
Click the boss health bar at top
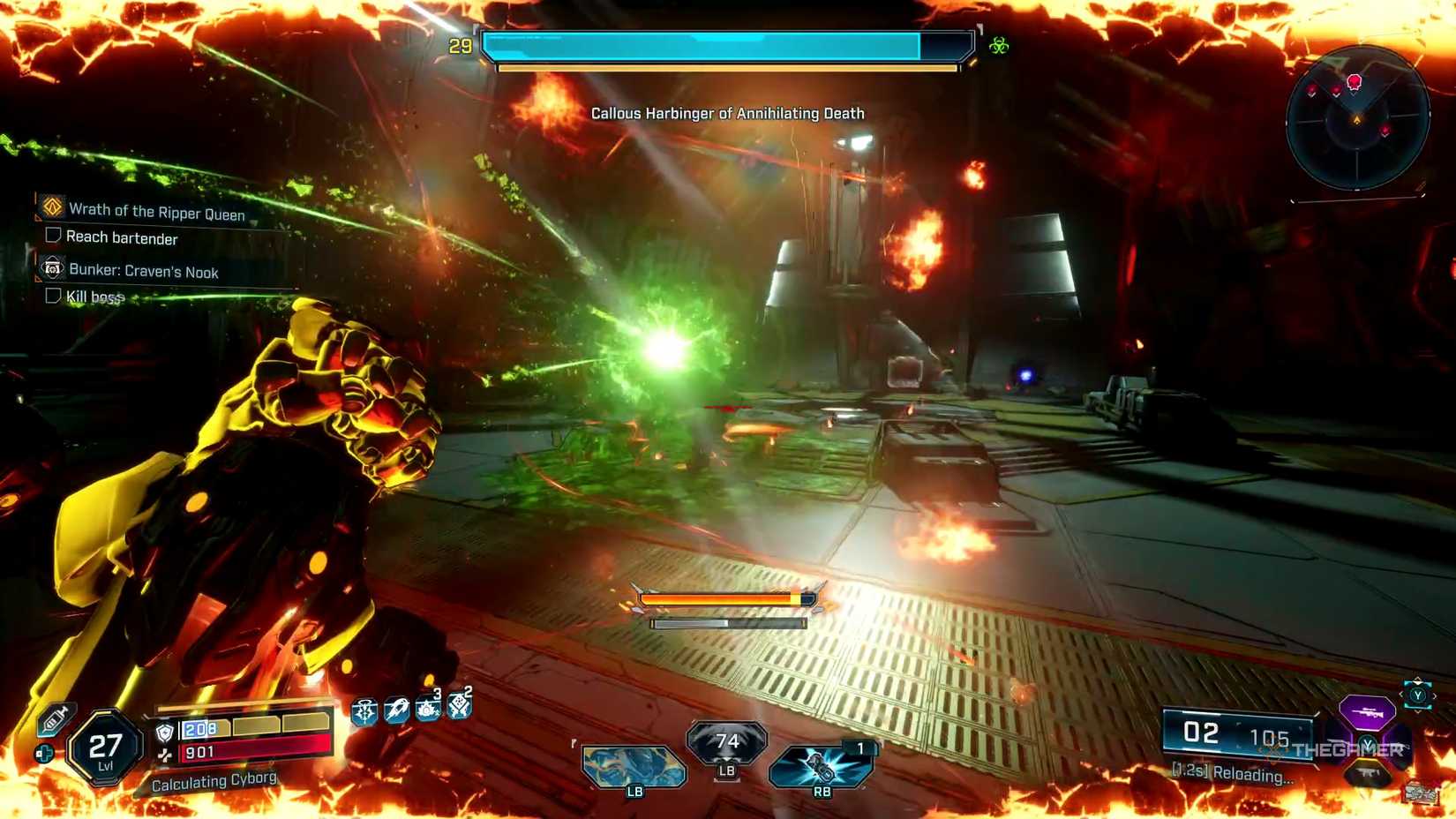724,44
